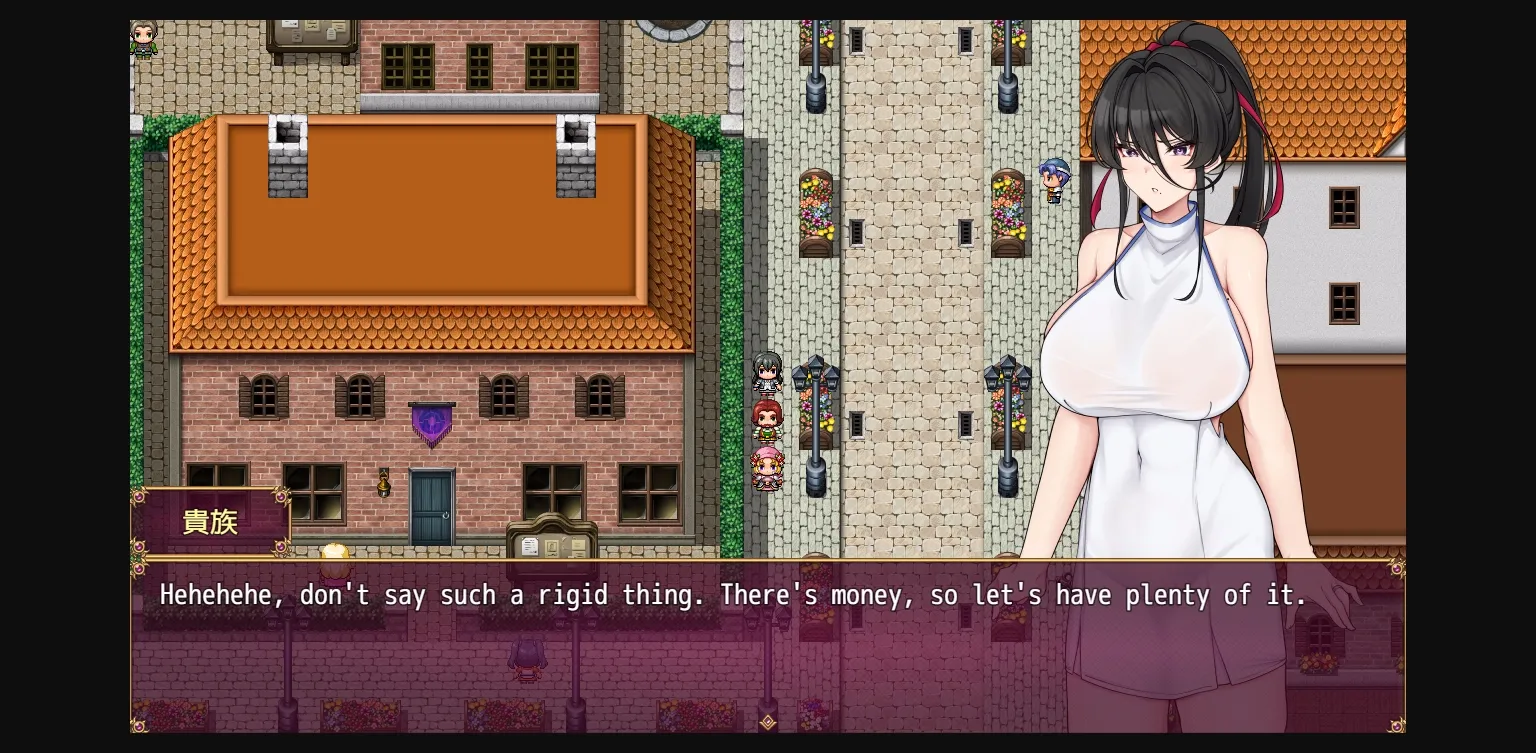Click the green-haired adventurer sprite top-left

(144, 38)
